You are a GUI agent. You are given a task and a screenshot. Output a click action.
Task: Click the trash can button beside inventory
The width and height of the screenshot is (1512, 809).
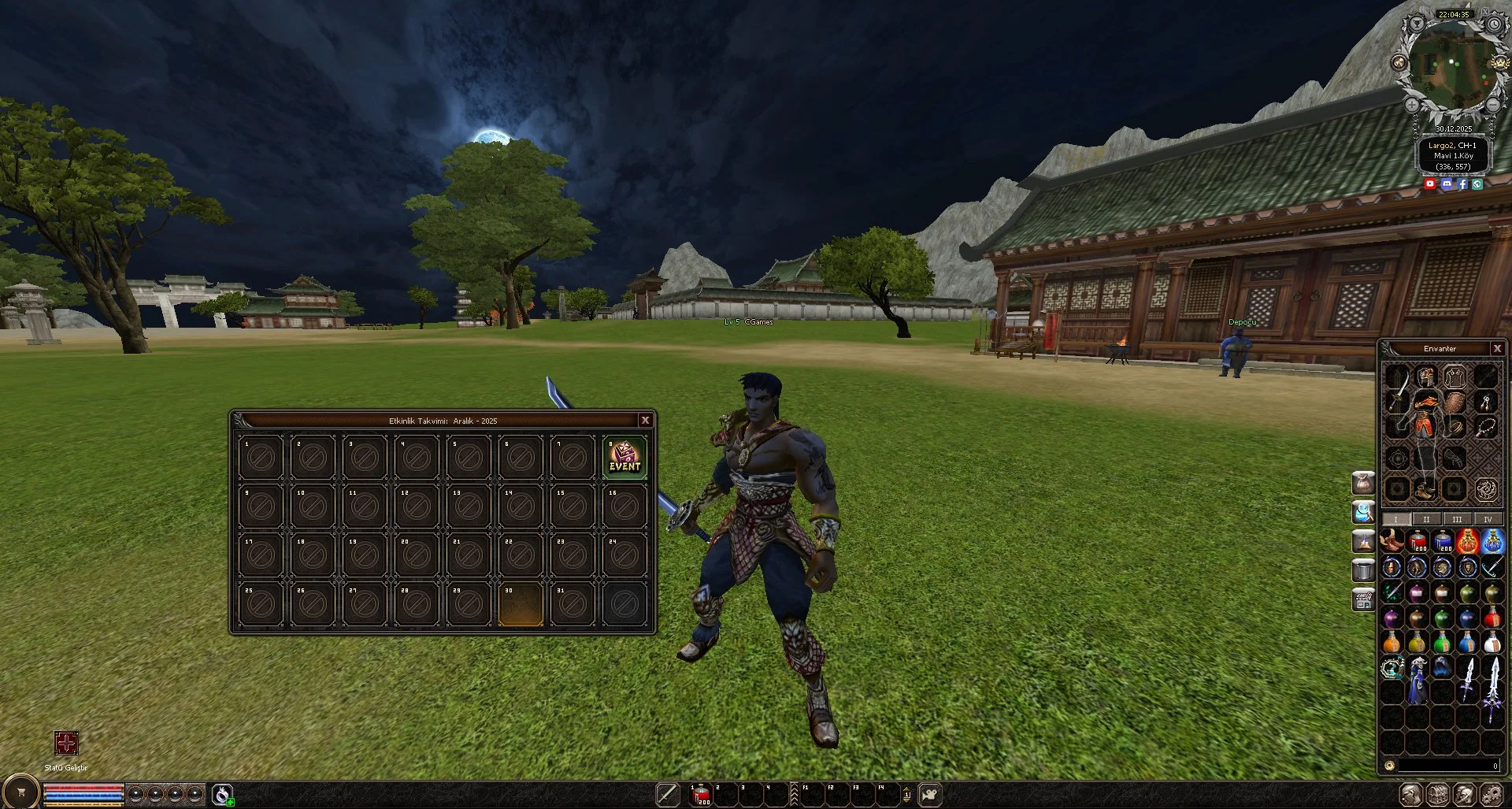(1363, 570)
